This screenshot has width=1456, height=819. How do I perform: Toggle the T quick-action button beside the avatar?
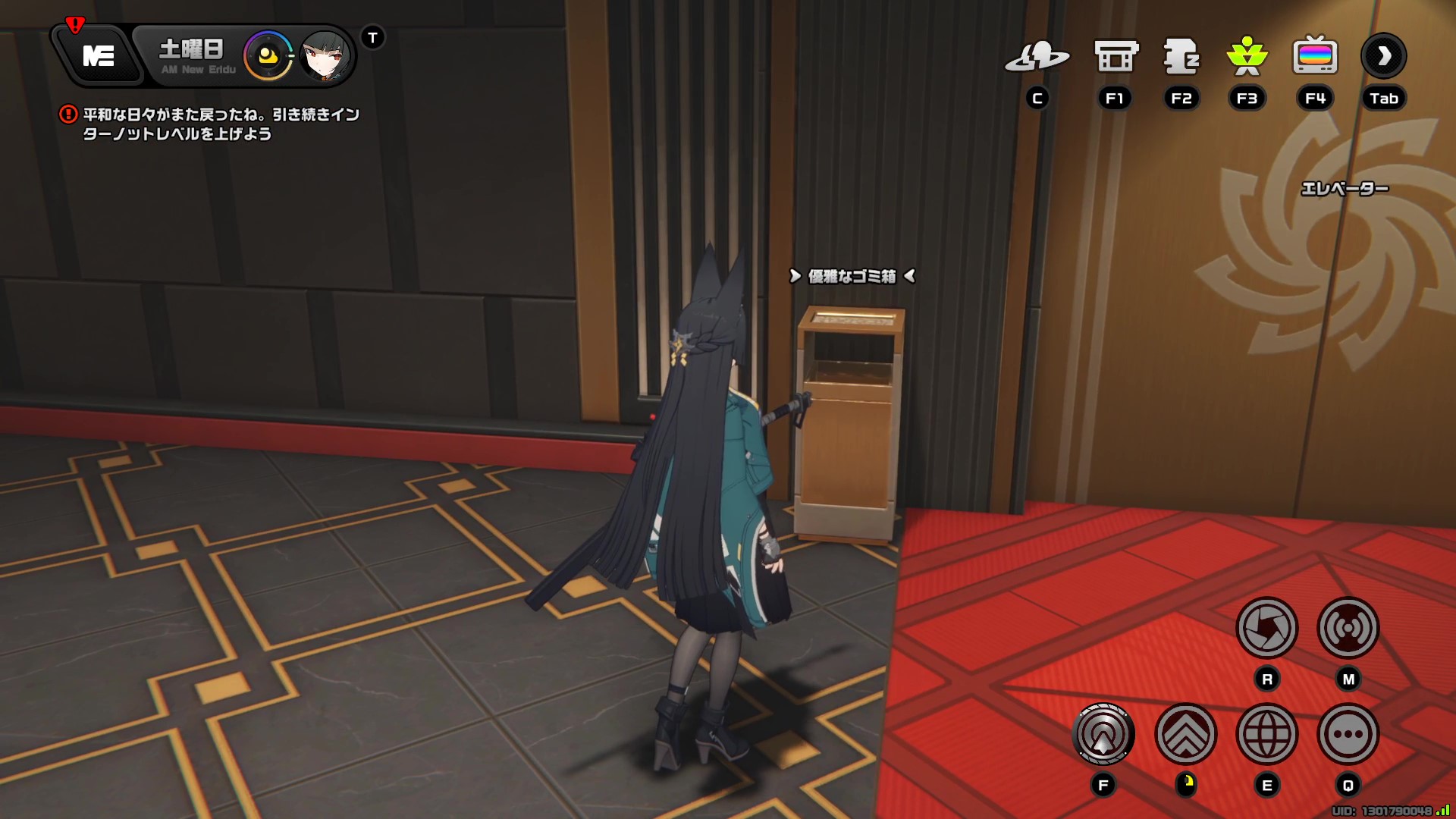[x=371, y=37]
